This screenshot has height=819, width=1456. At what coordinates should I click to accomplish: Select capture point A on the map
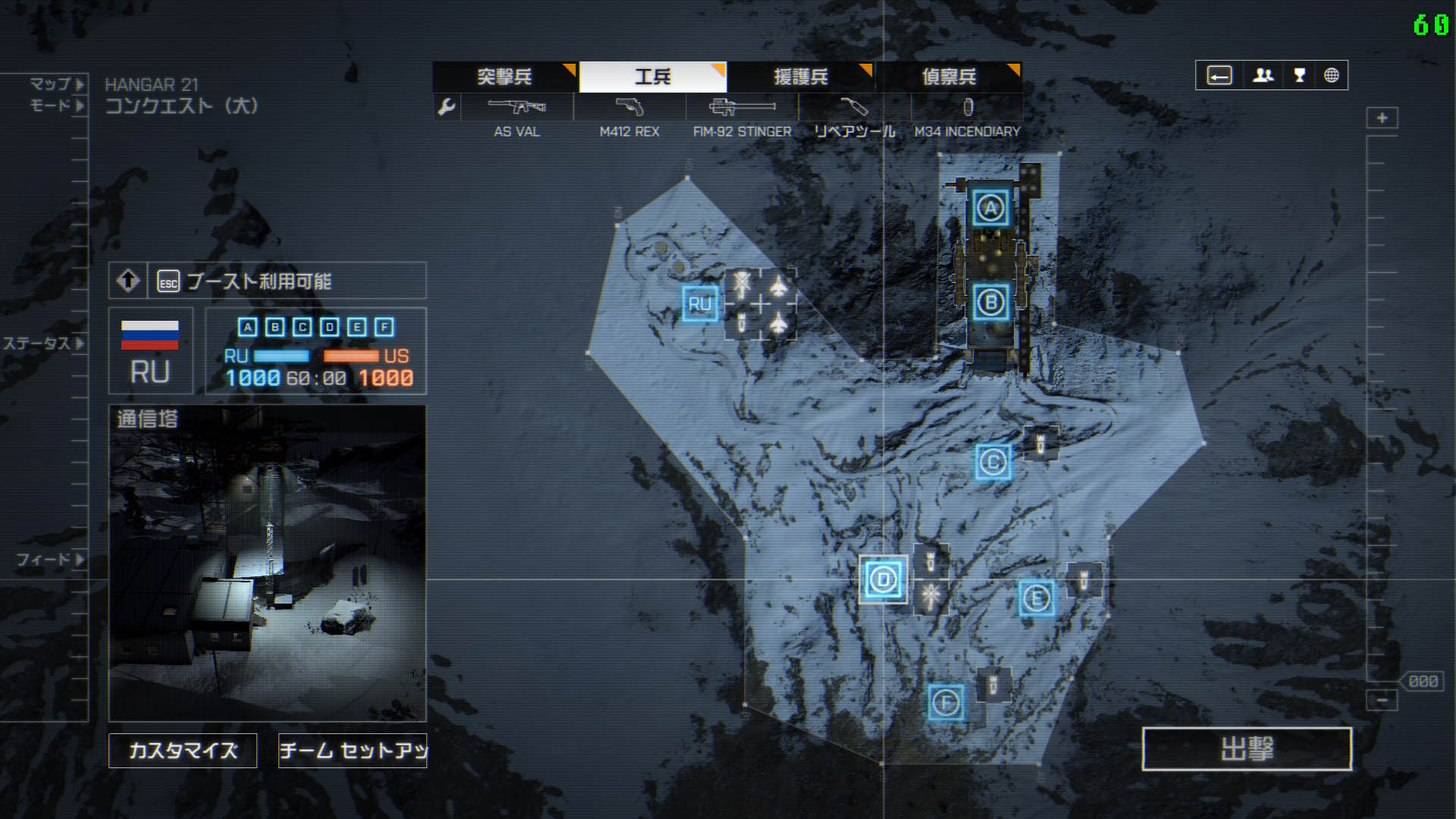coord(990,208)
